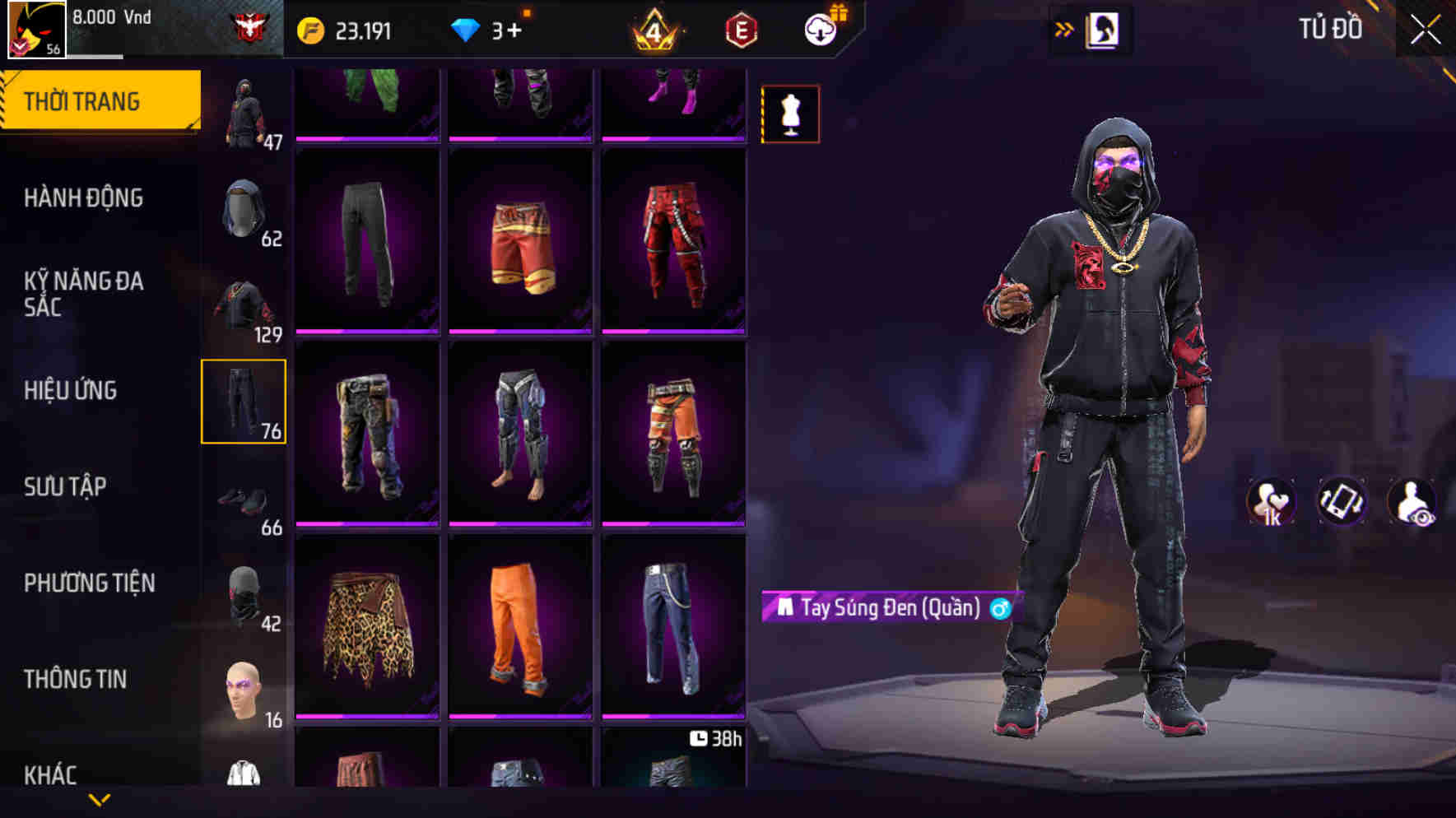Select the rotate character phone icon
This screenshot has width=1456, height=818.
click(x=1342, y=500)
